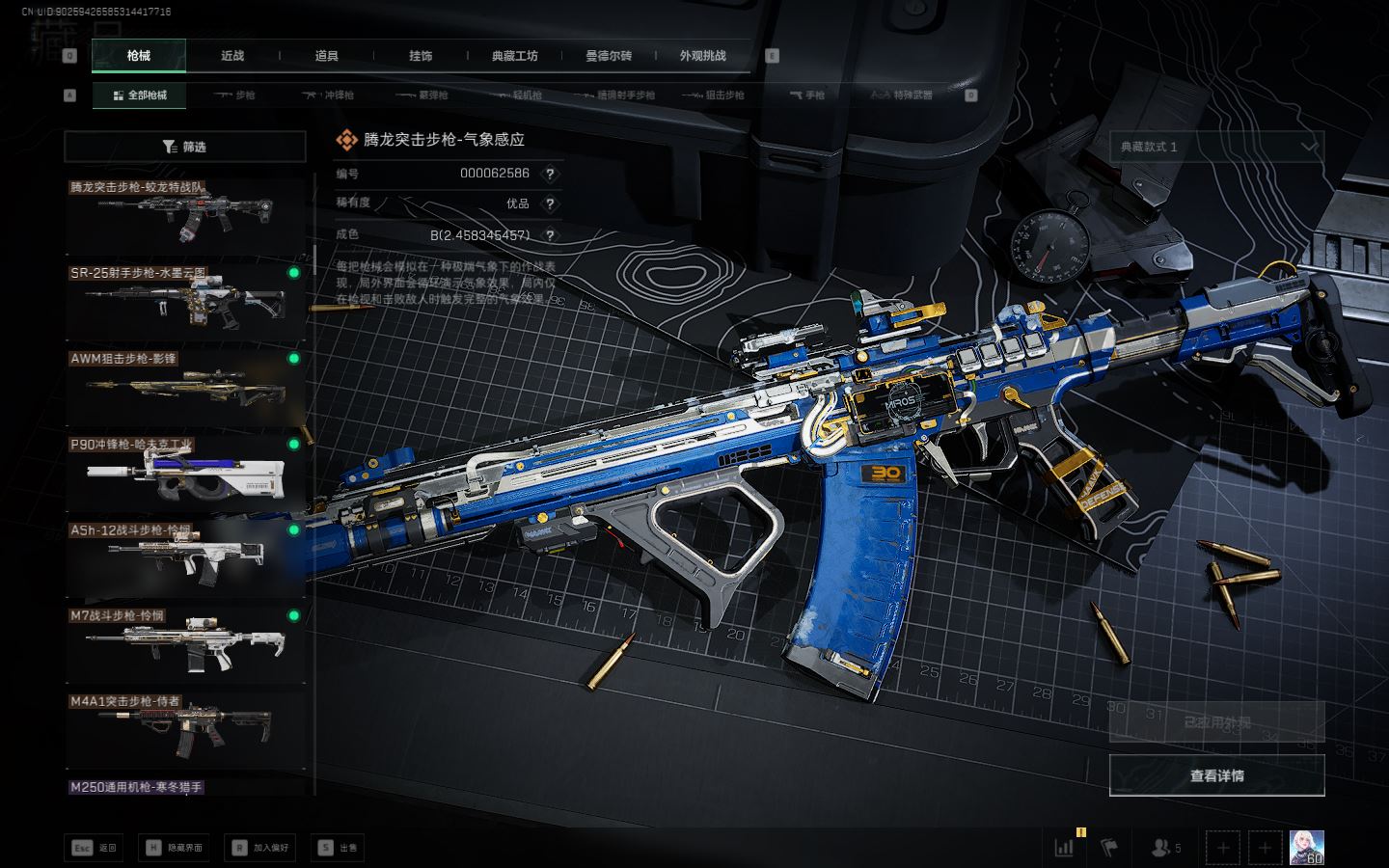The image size is (1389, 868).
Task: Click the 出售 sell button
Action: 339,848
